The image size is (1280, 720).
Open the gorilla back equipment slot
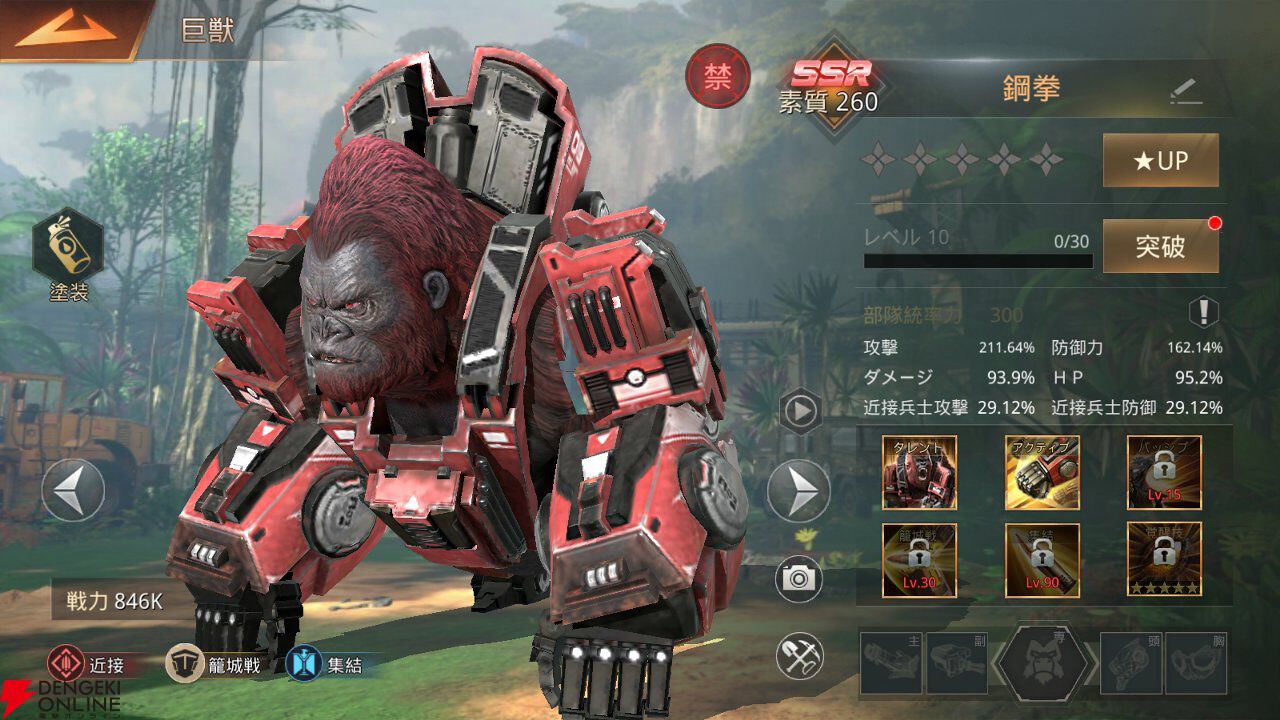point(1045,663)
